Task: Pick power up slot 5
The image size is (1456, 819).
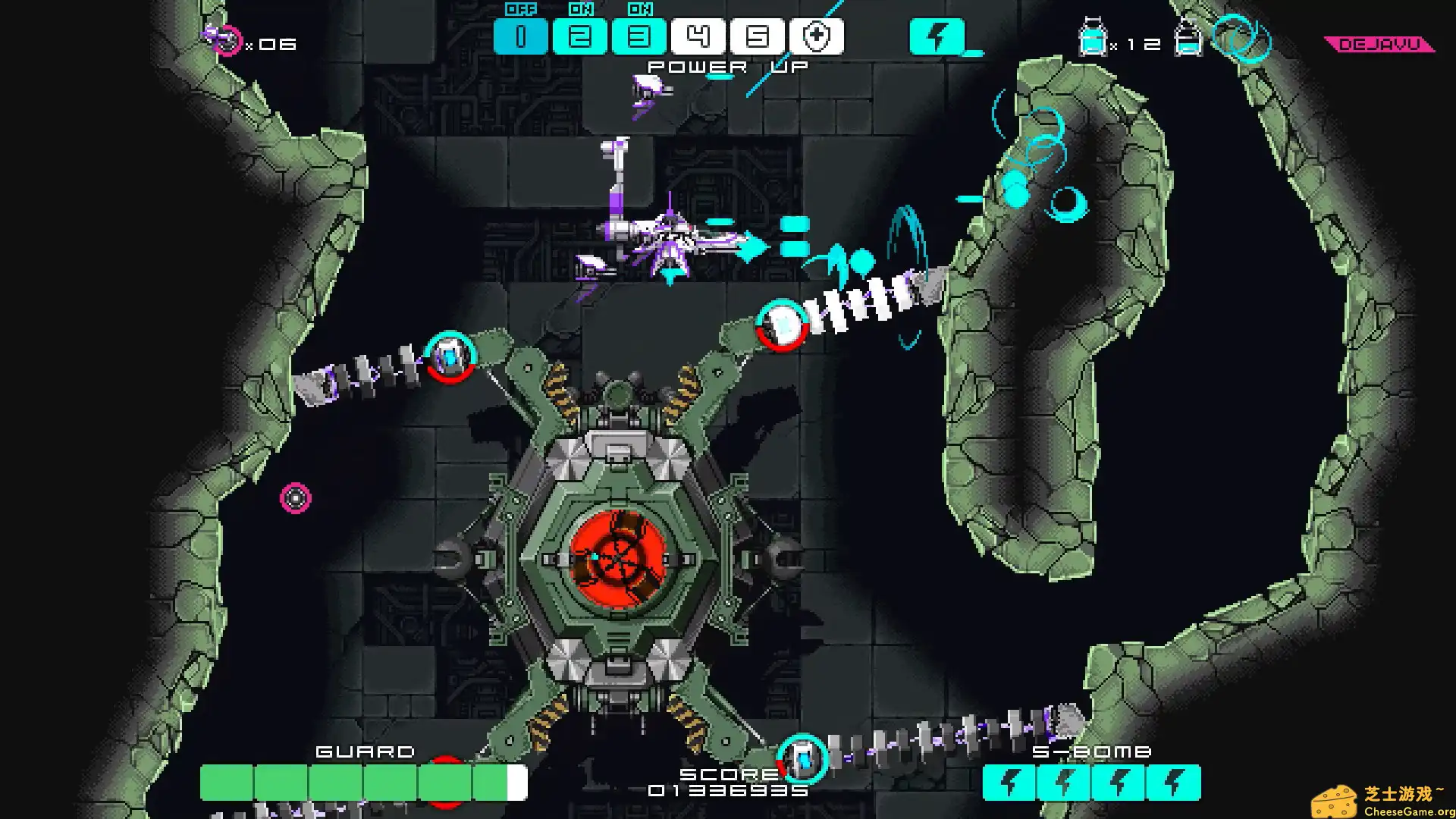Action: click(x=757, y=36)
